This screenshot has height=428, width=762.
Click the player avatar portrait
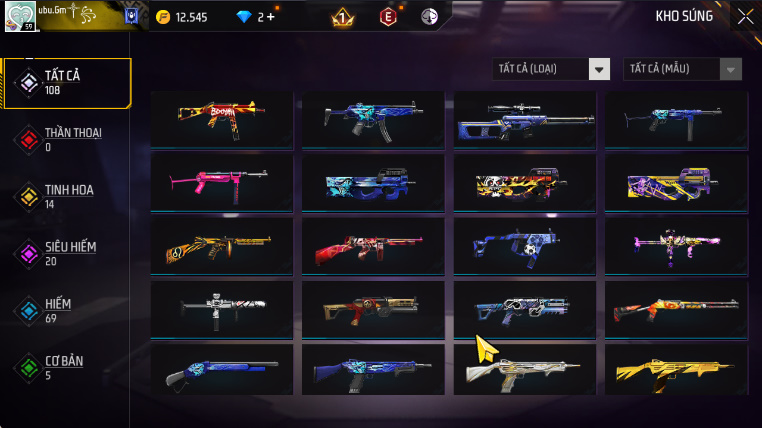click(20, 16)
